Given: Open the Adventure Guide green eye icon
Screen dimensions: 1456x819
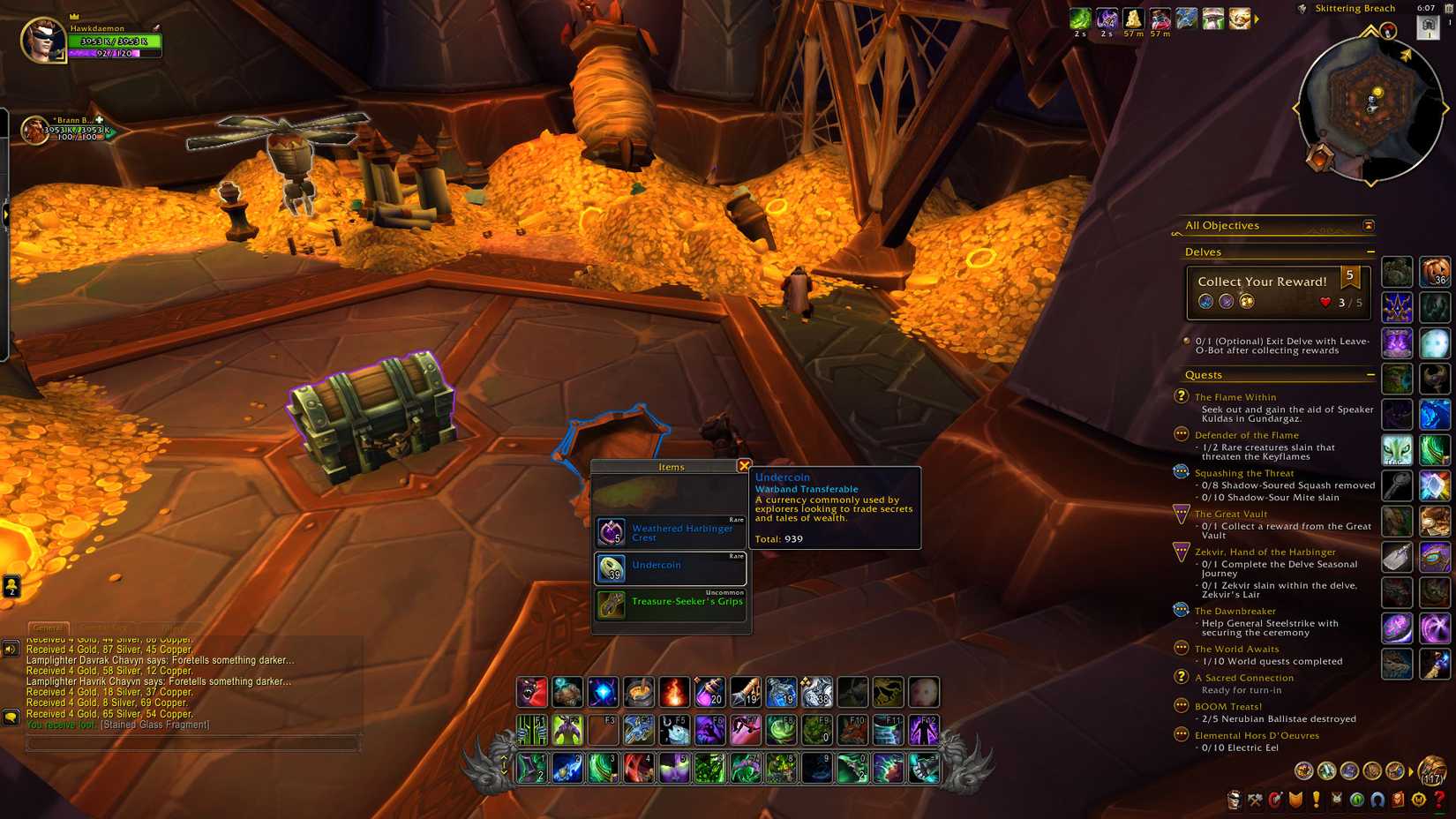Looking at the screenshot, I should (1355, 800).
